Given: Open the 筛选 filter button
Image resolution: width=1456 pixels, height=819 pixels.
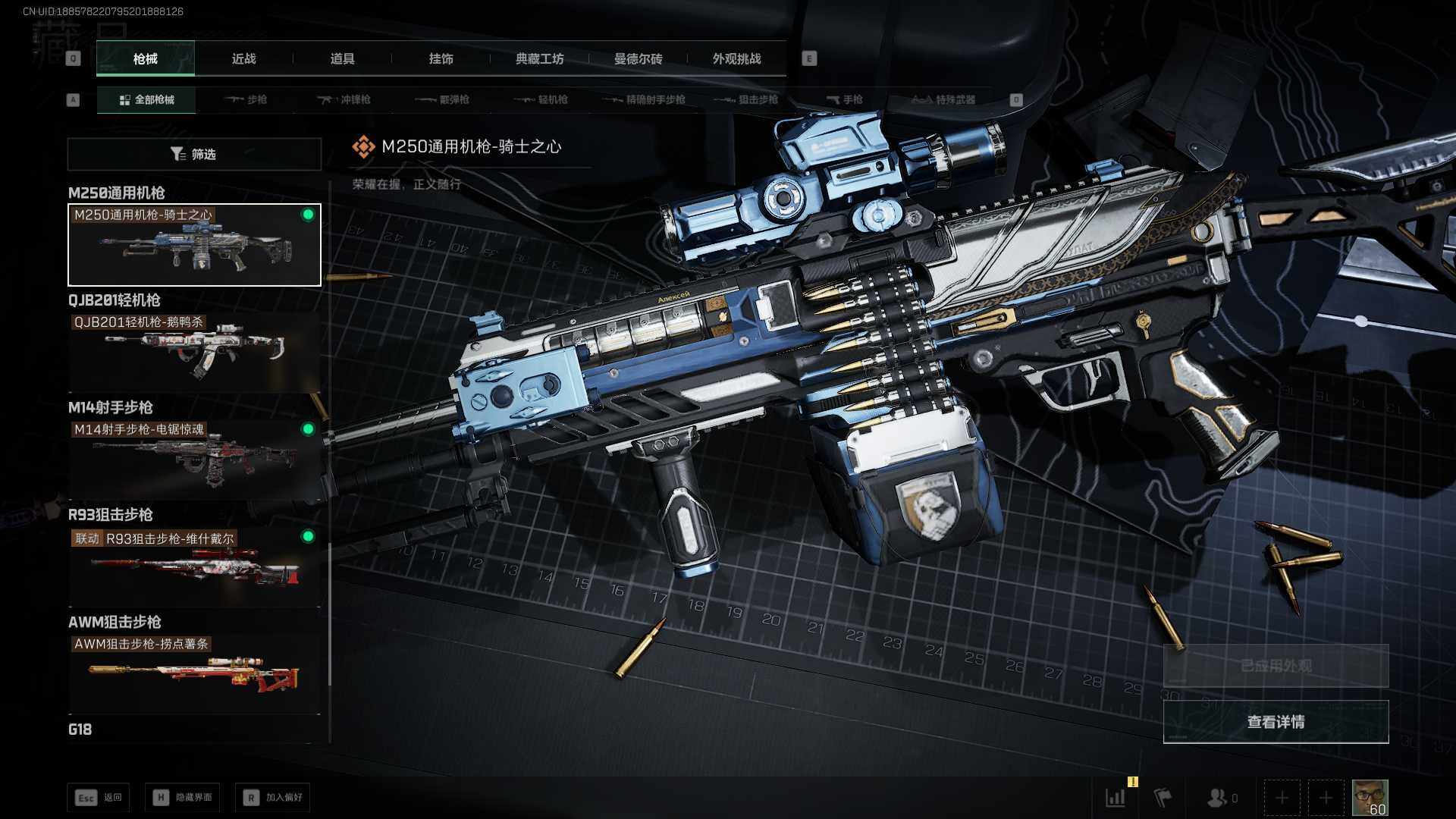Looking at the screenshot, I should click(x=194, y=155).
